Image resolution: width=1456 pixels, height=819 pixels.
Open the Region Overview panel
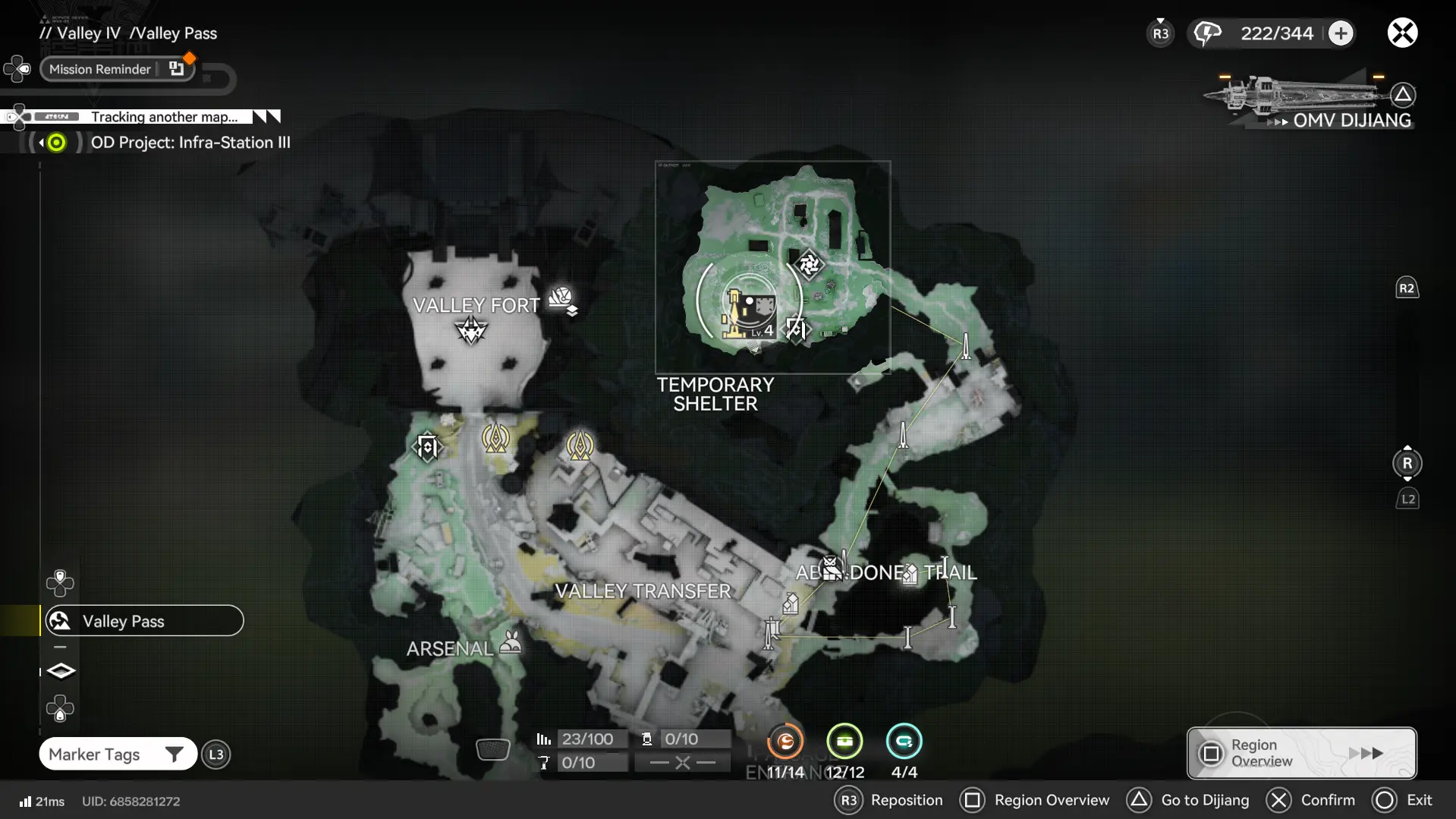coord(1301,753)
